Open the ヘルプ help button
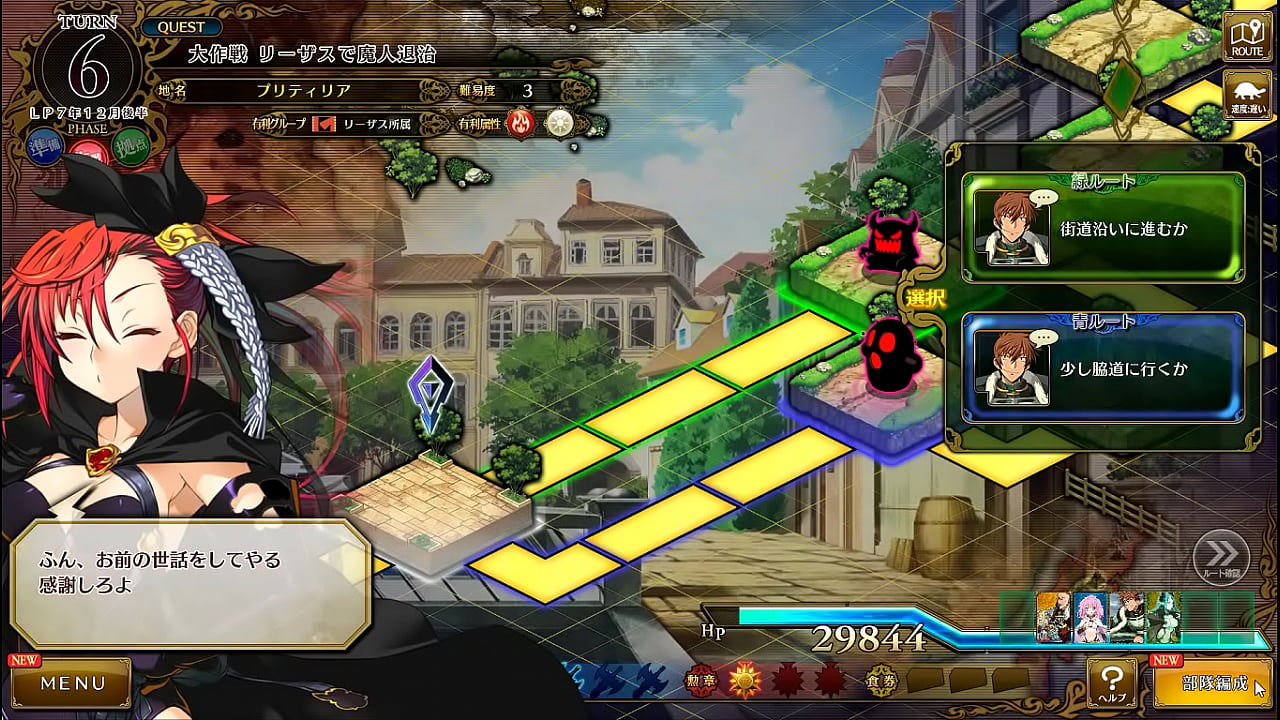The width and height of the screenshot is (1280, 720). point(1111,683)
